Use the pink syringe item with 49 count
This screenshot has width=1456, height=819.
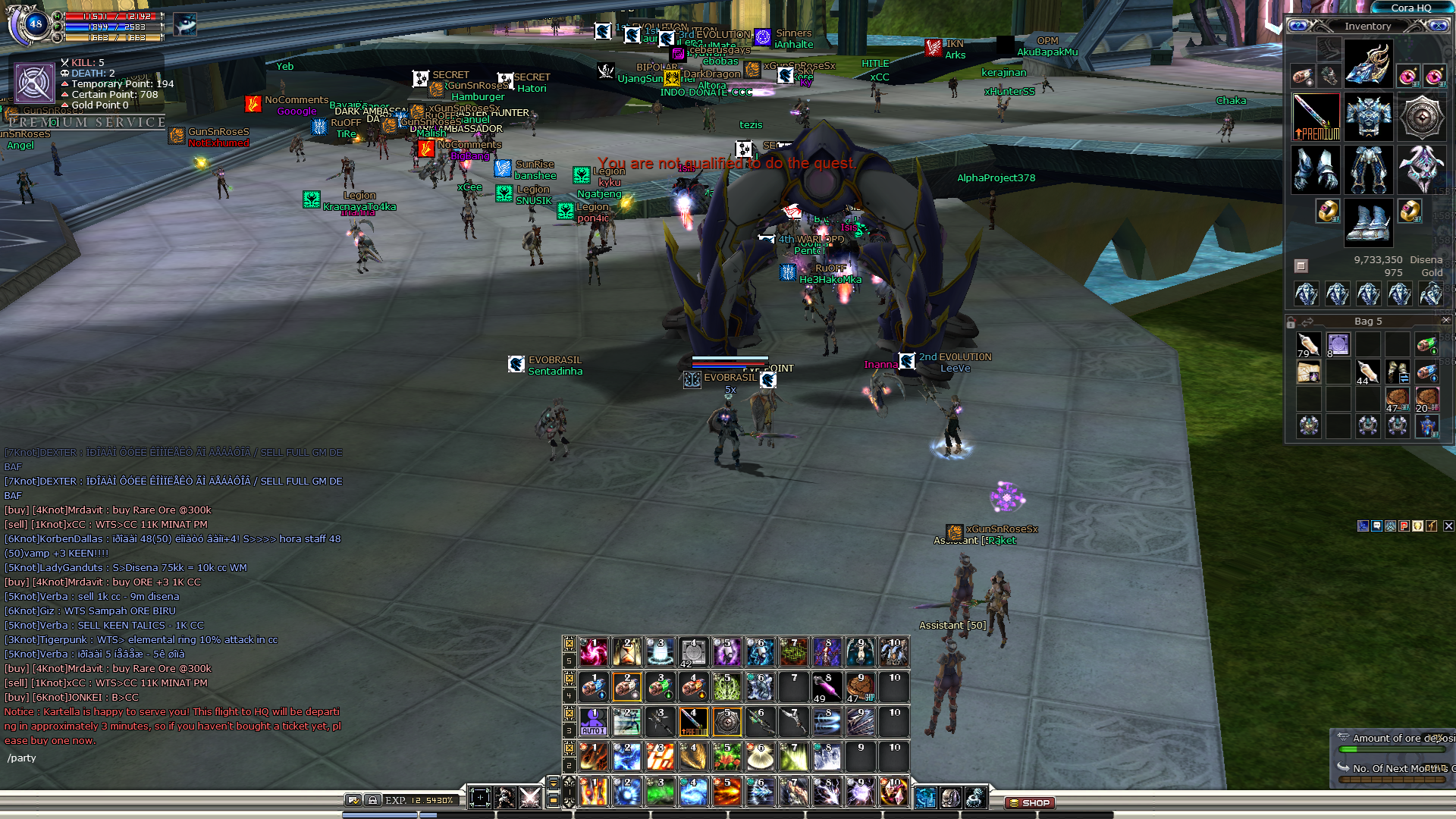coord(827,687)
